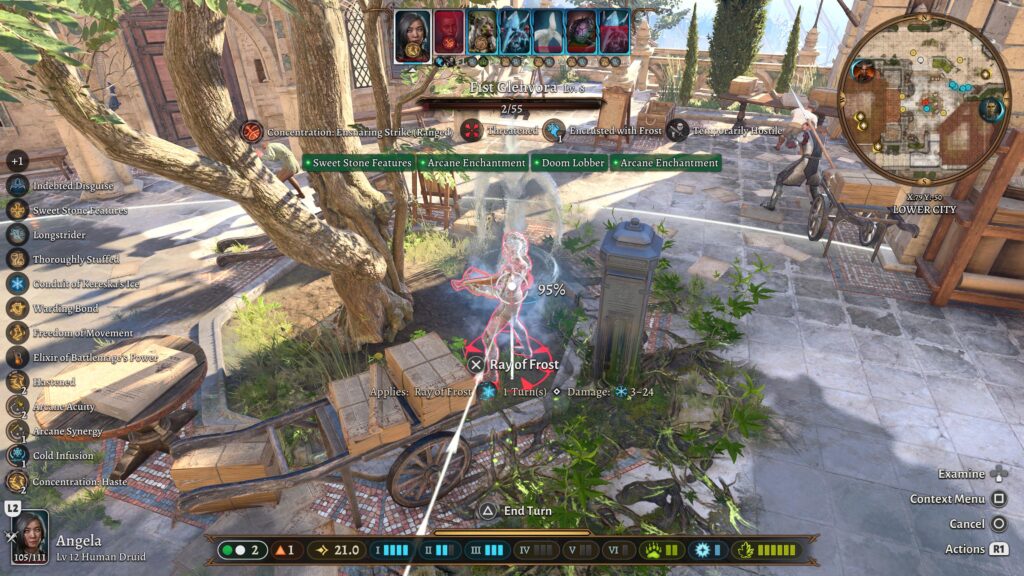This screenshot has width=1024, height=576.
Task: Inspect the Concentration: Haste status icon
Action: coord(17,481)
